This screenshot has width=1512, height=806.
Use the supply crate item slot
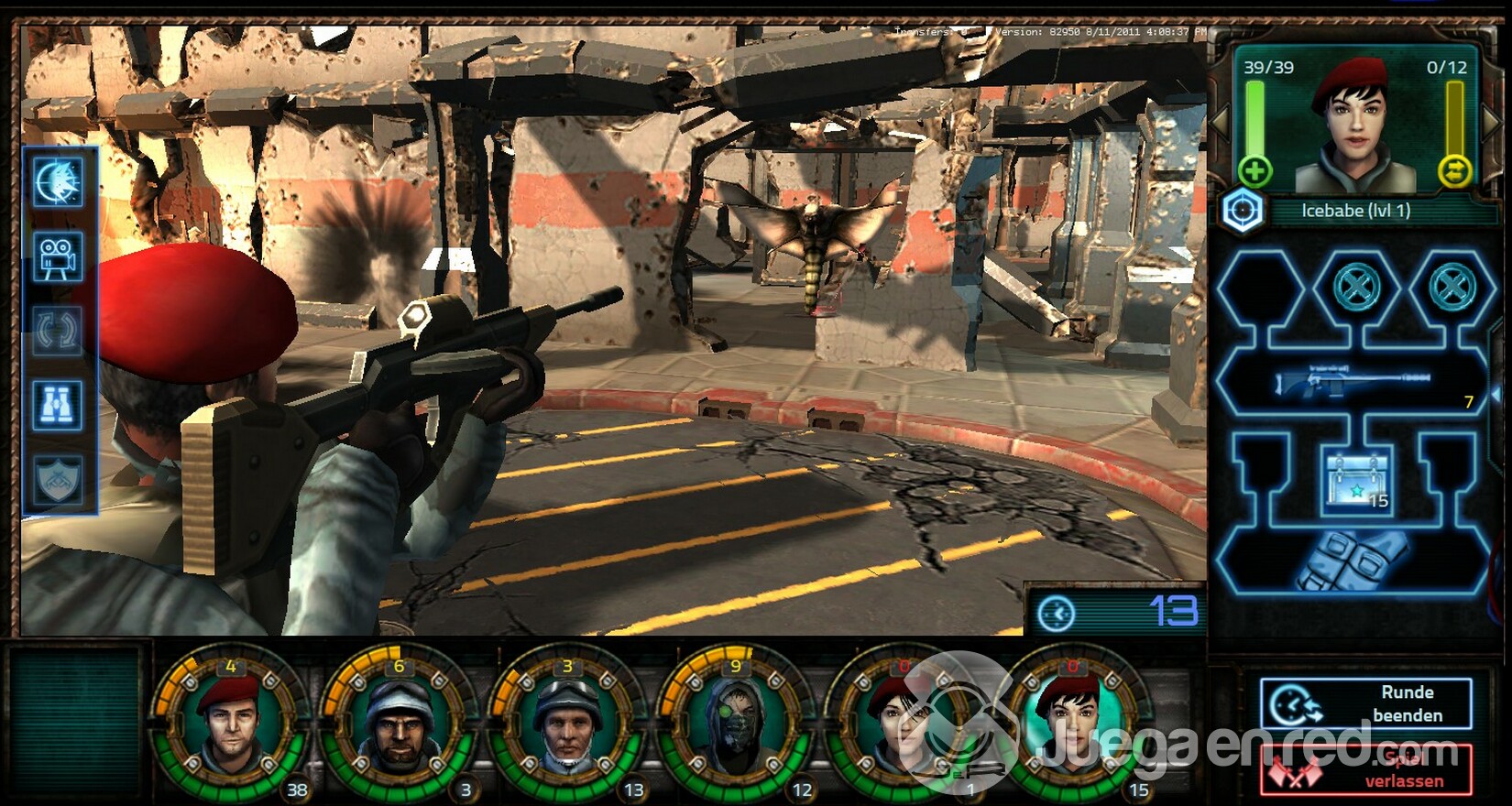coord(1356,481)
